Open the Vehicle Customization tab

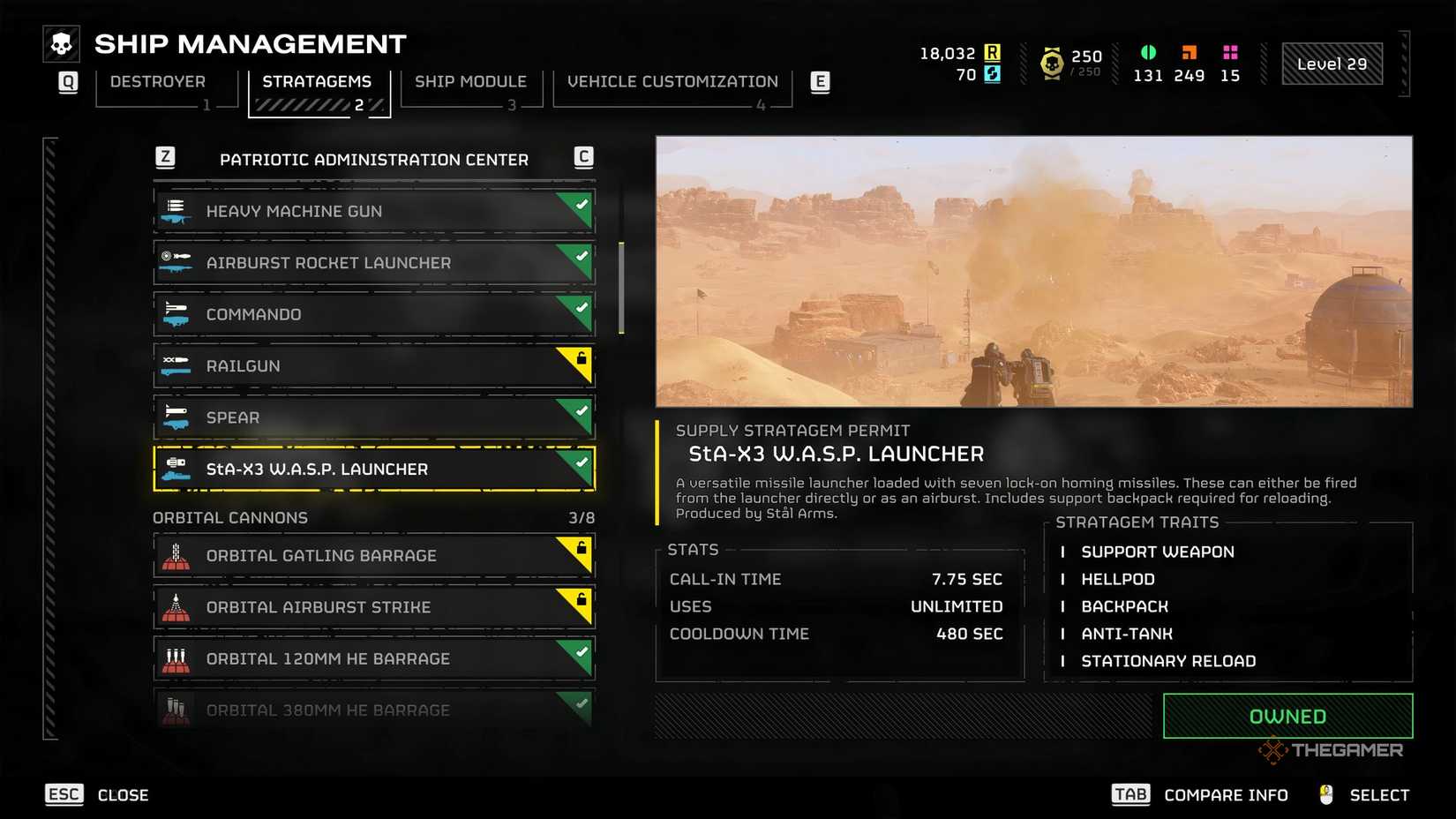coord(672,81)
